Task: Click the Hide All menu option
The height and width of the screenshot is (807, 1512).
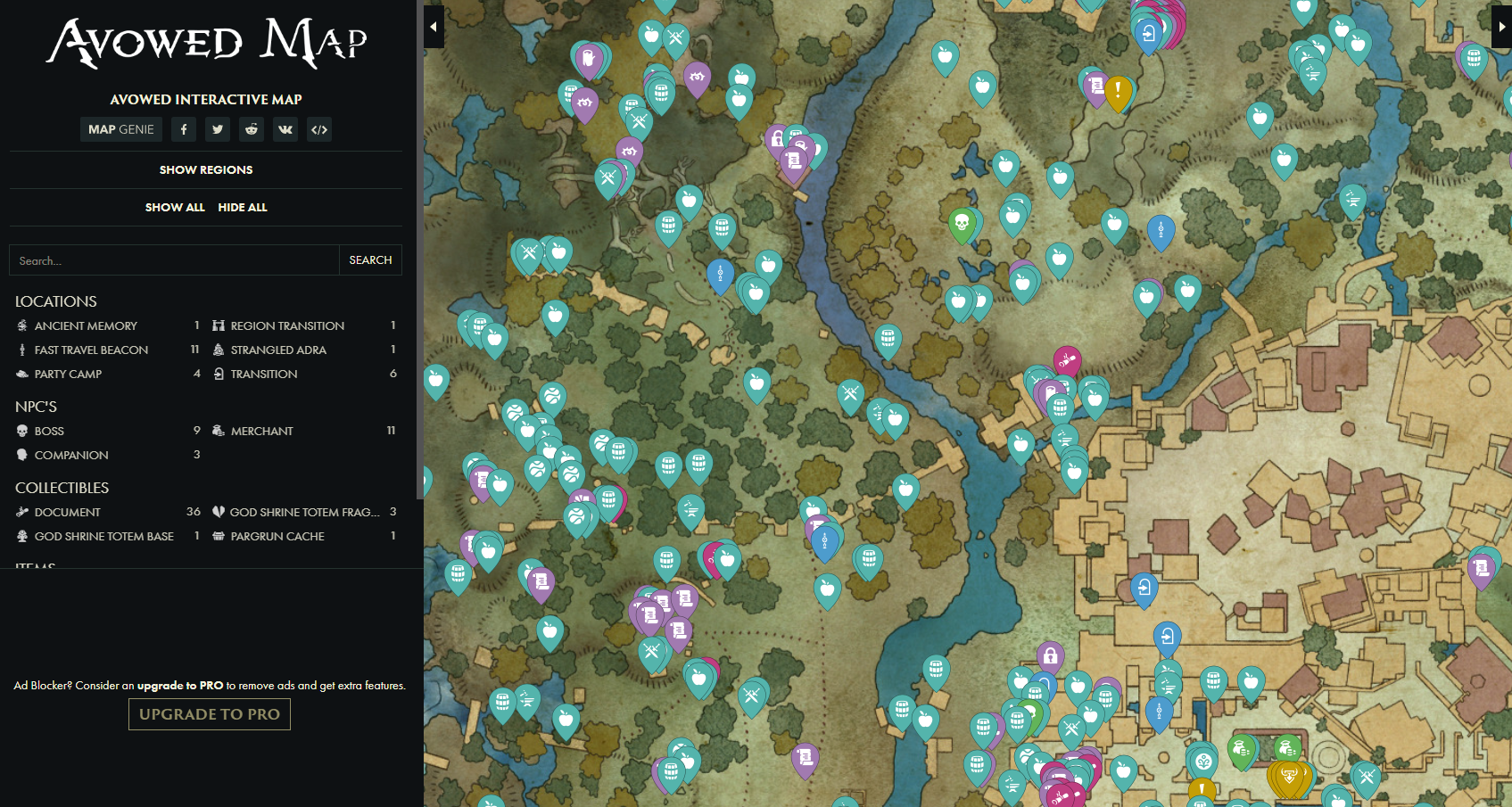Action: click(242, 207)
